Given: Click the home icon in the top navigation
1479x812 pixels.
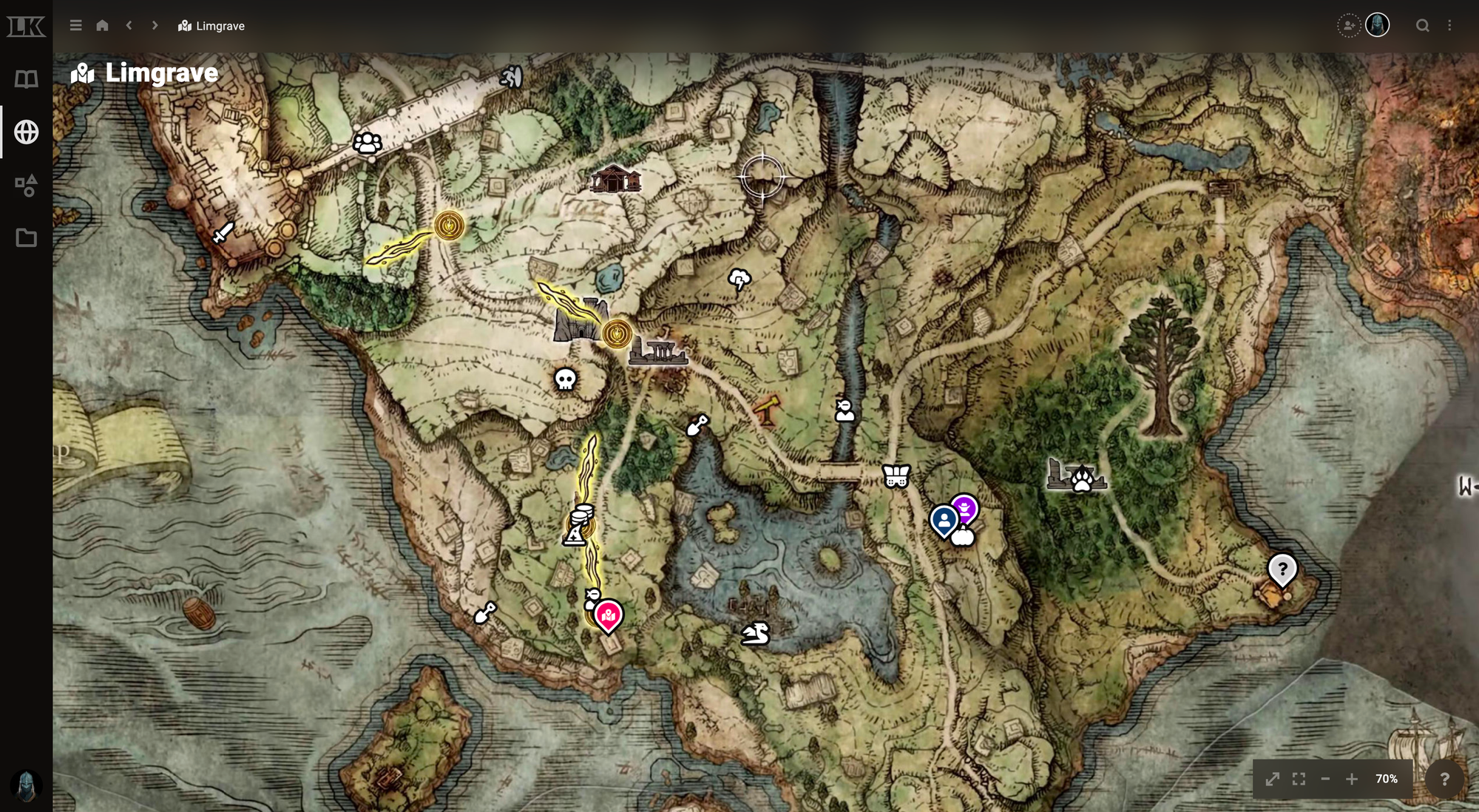Looking at the screenshot, I should [x=102, y=25].
